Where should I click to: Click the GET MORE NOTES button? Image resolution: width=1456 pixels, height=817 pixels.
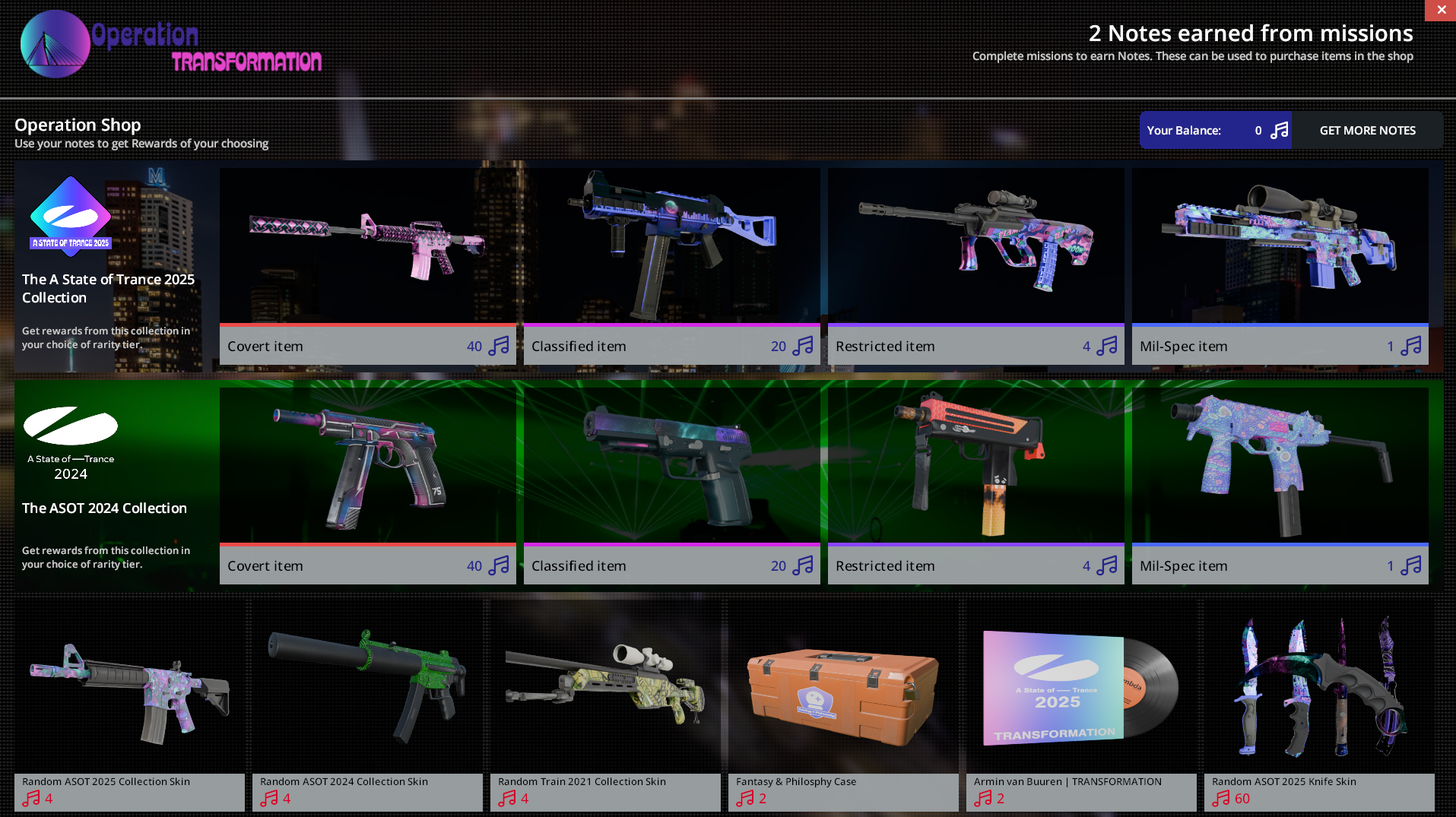(x=1367, y=130)
